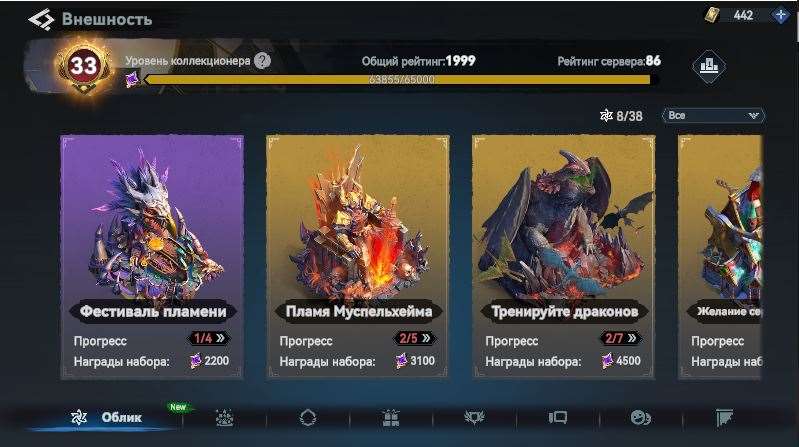Open the gift box tab

pyautogui.click(x=391, y=418)
